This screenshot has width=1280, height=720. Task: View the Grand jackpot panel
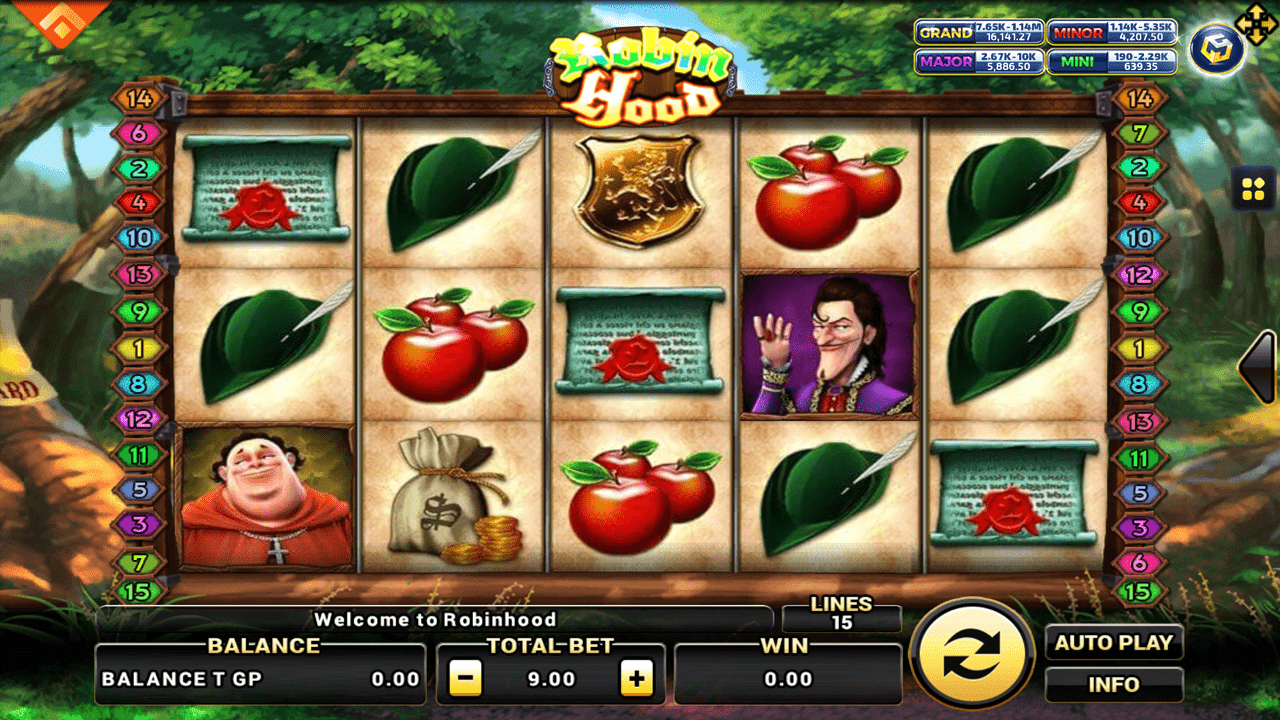tap(979, 32)
